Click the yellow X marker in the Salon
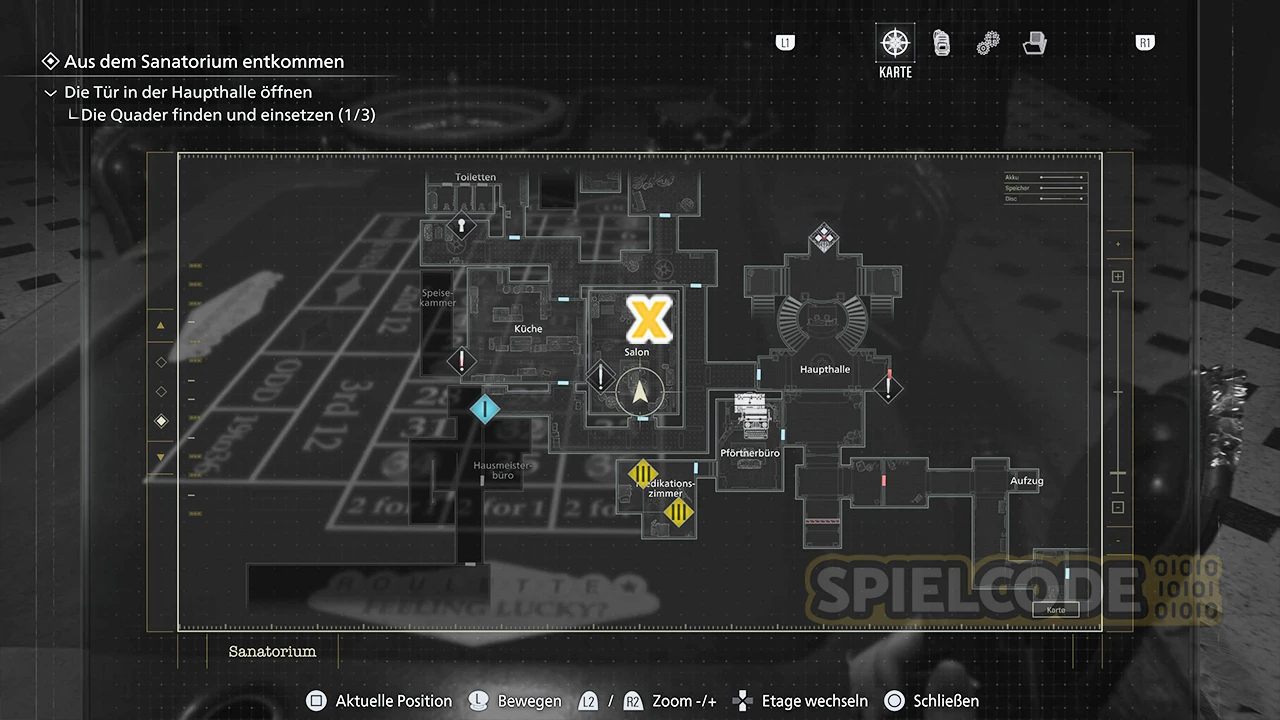This screenshot has width=1280, height=720. [x=649, y=318]
